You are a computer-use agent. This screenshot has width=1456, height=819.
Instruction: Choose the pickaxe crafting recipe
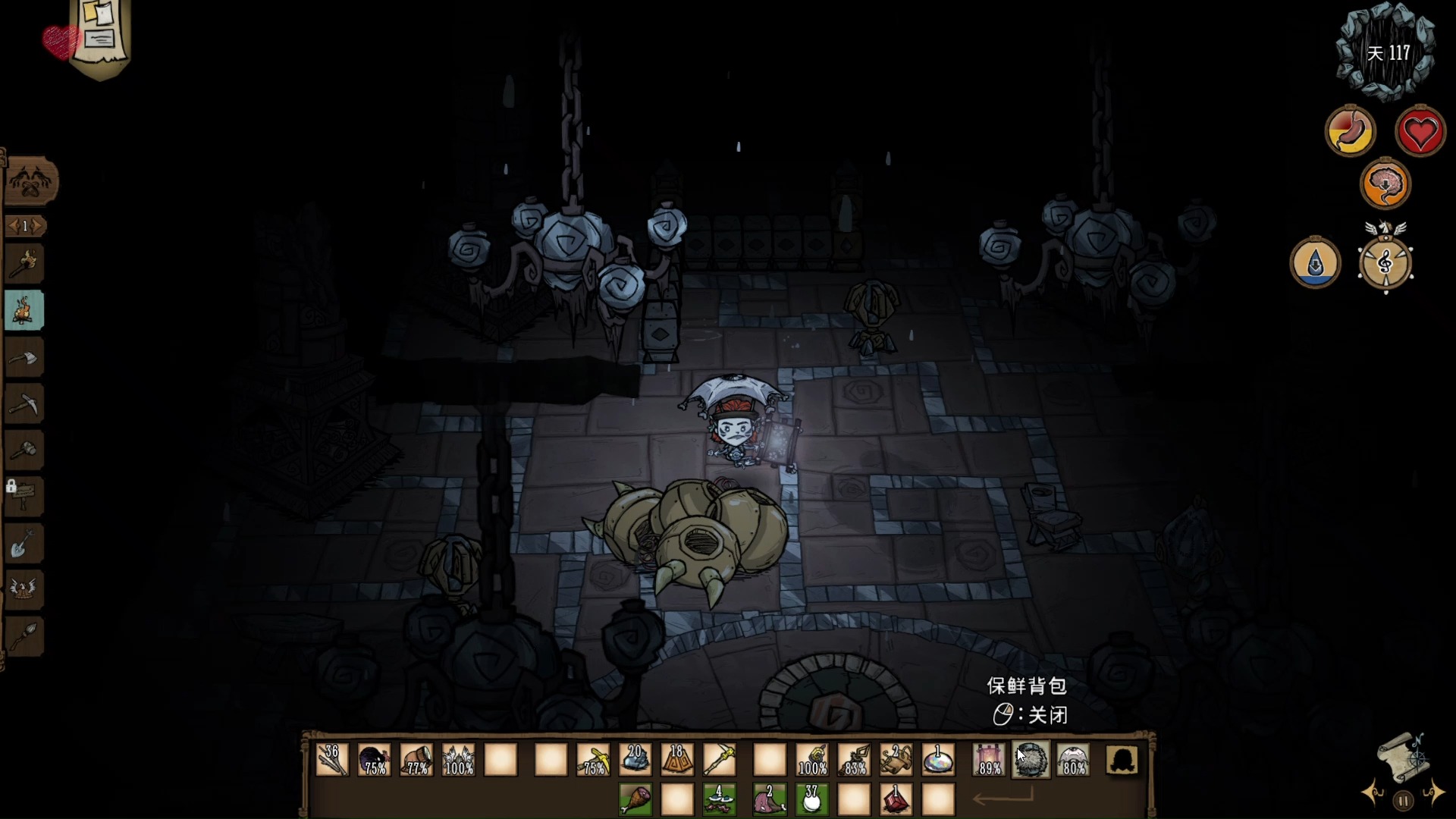(x=24, y=403)
